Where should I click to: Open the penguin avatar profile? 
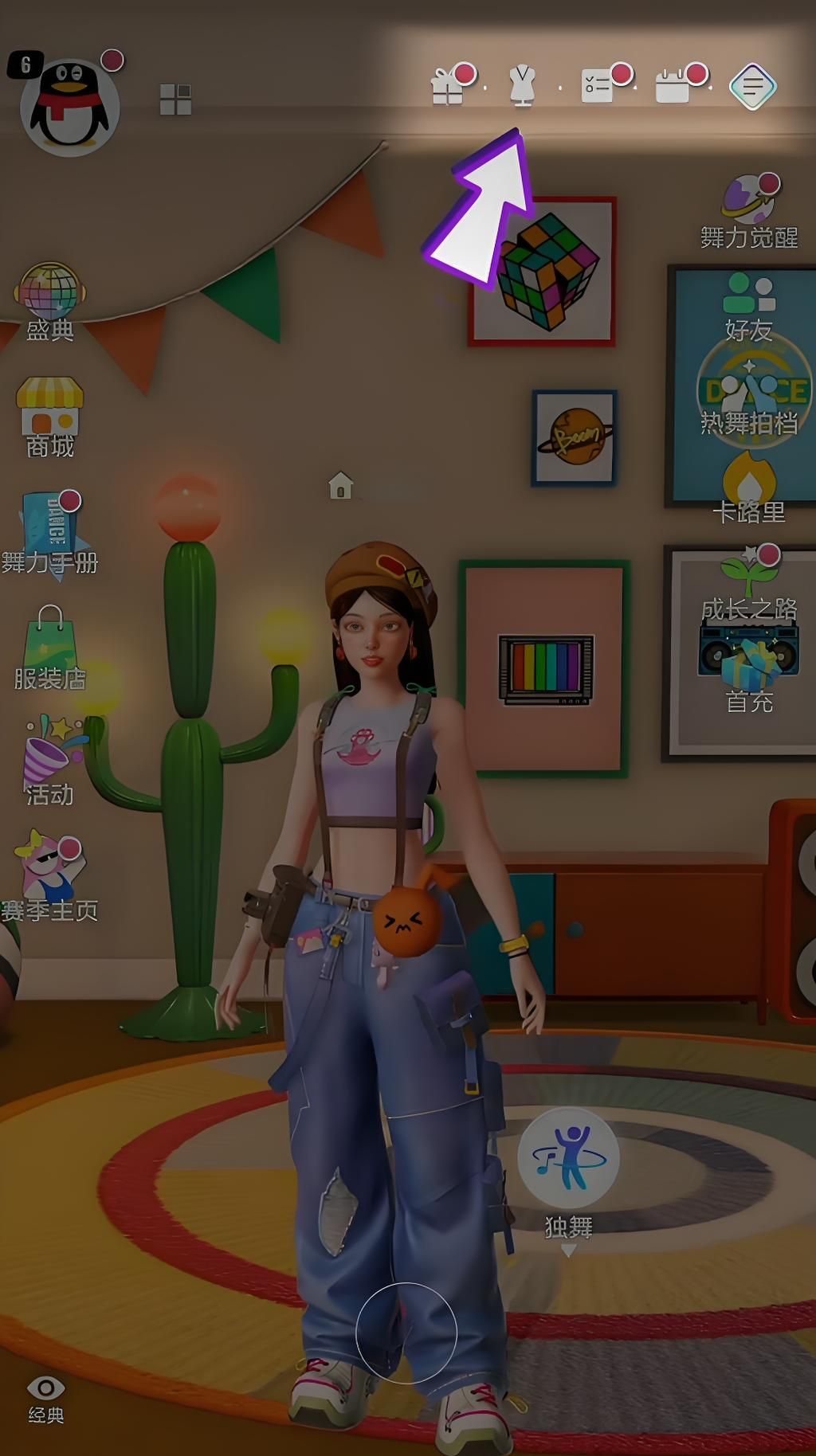pyautogui.click(x=69, y=107)
